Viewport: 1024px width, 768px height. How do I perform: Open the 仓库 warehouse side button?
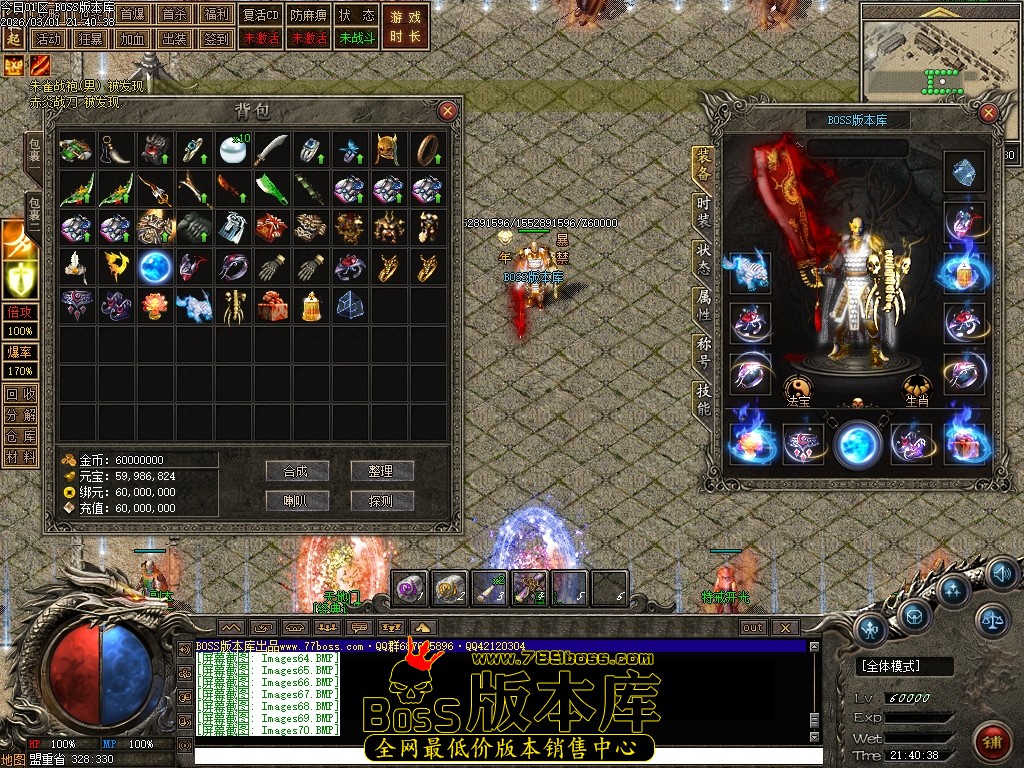click(20, 436)
